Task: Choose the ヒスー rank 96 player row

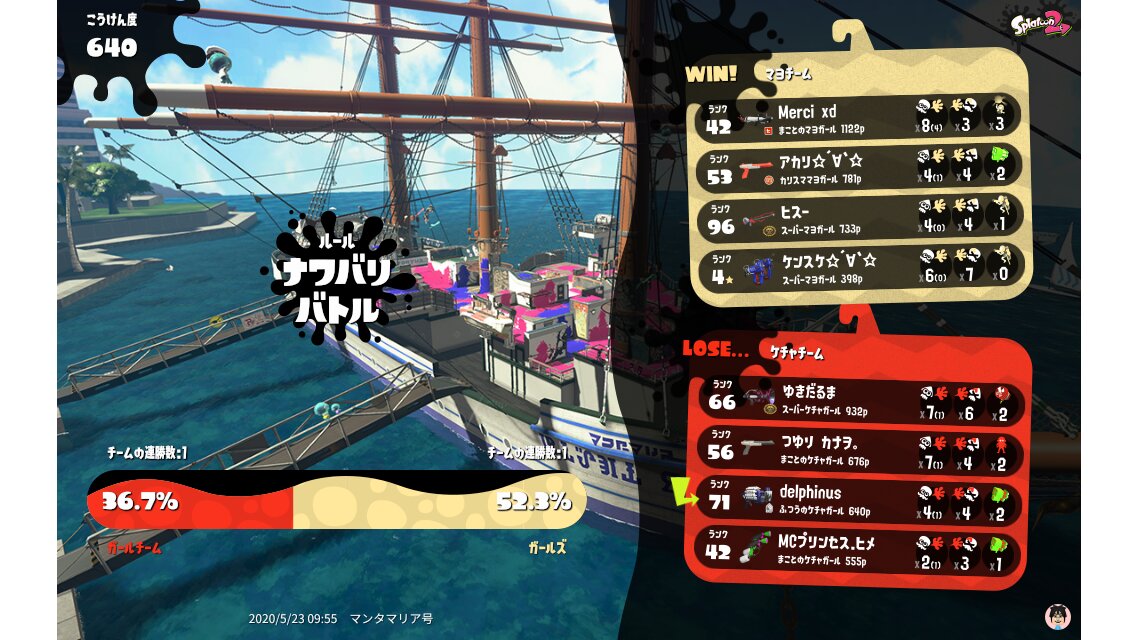Action: click(858, 218)
